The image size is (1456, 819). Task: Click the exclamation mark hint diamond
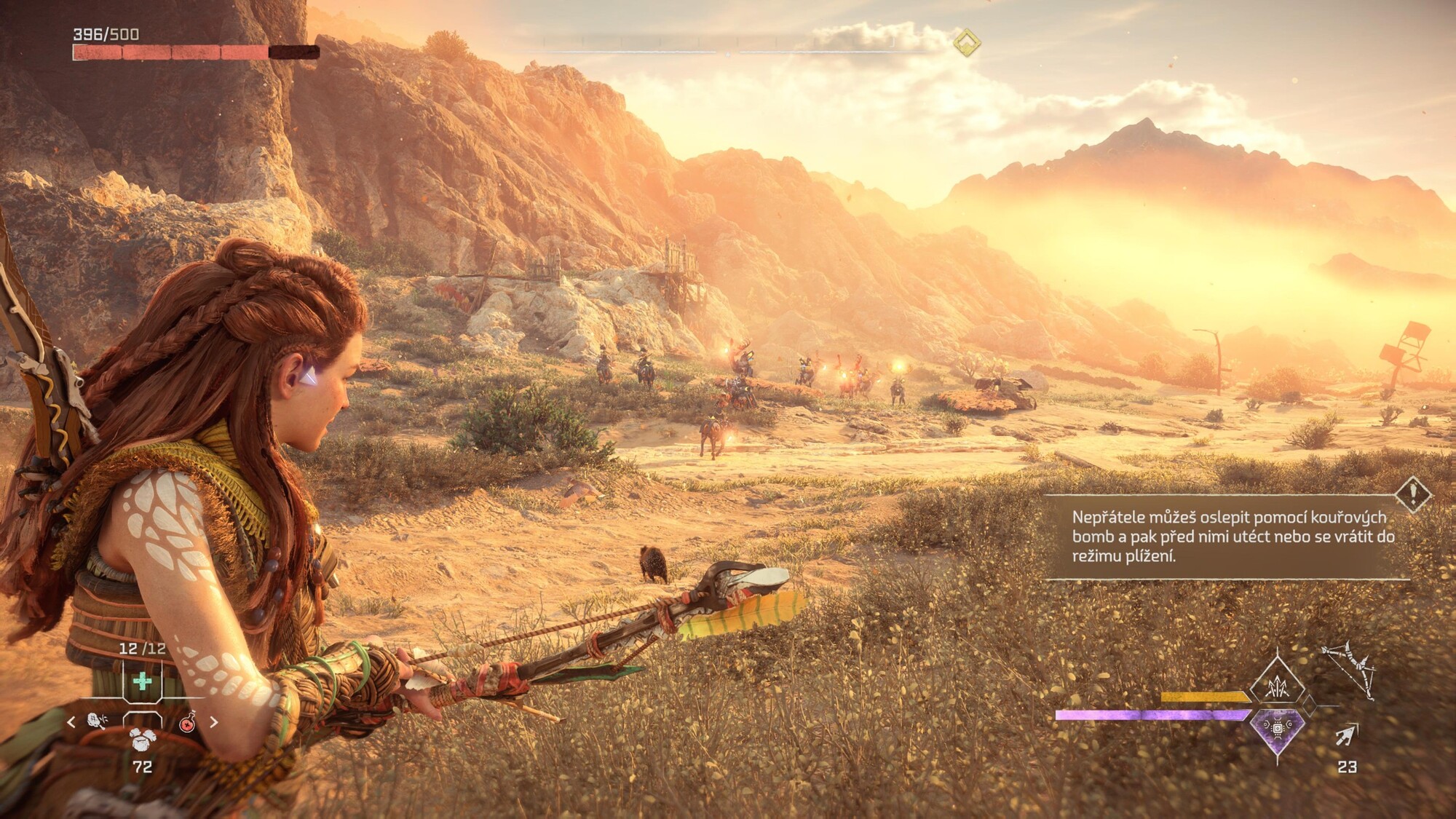point(1414,494)
